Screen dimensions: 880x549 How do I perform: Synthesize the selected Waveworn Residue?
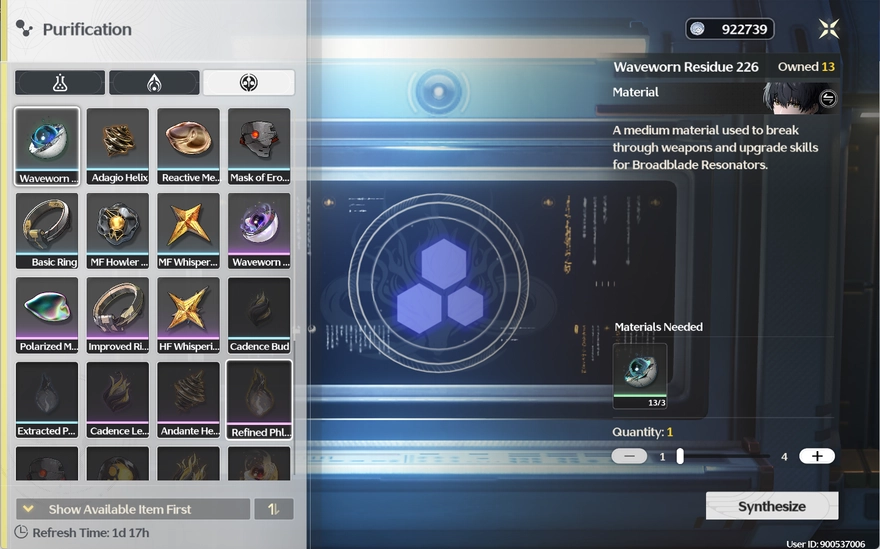[x=771, y=506]
